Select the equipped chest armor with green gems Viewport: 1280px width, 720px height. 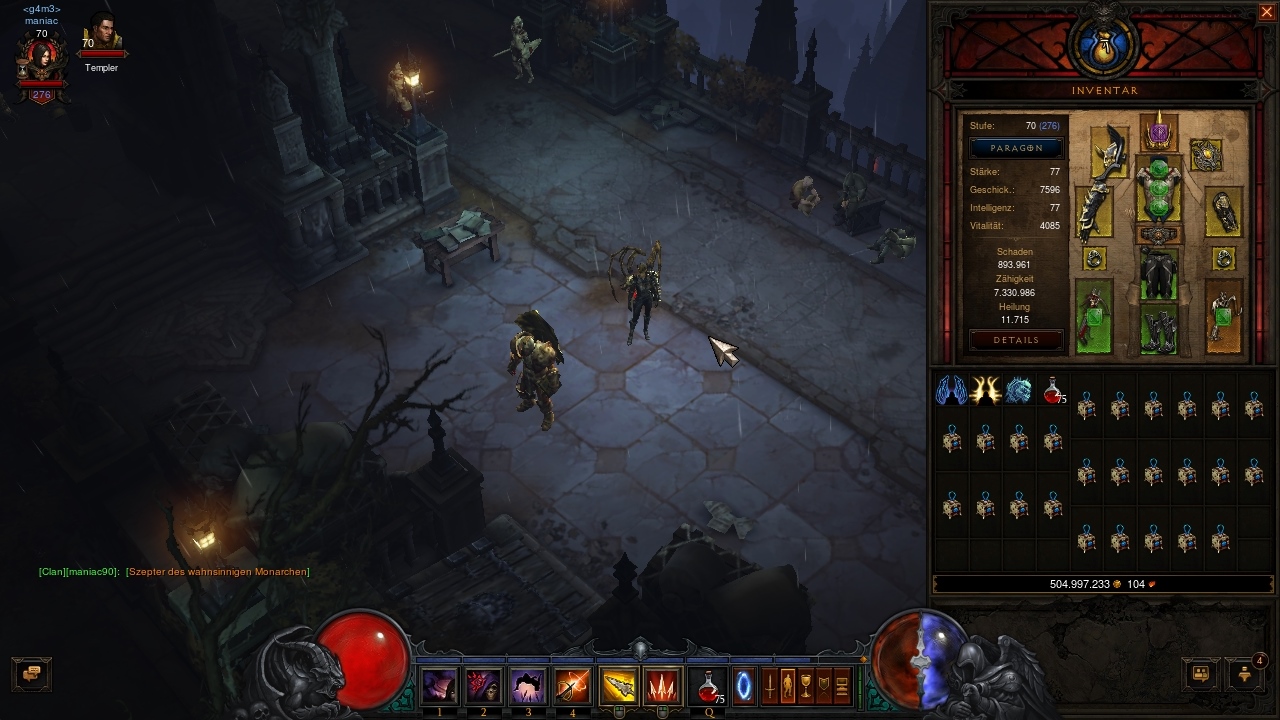(x=1158, y=189)
